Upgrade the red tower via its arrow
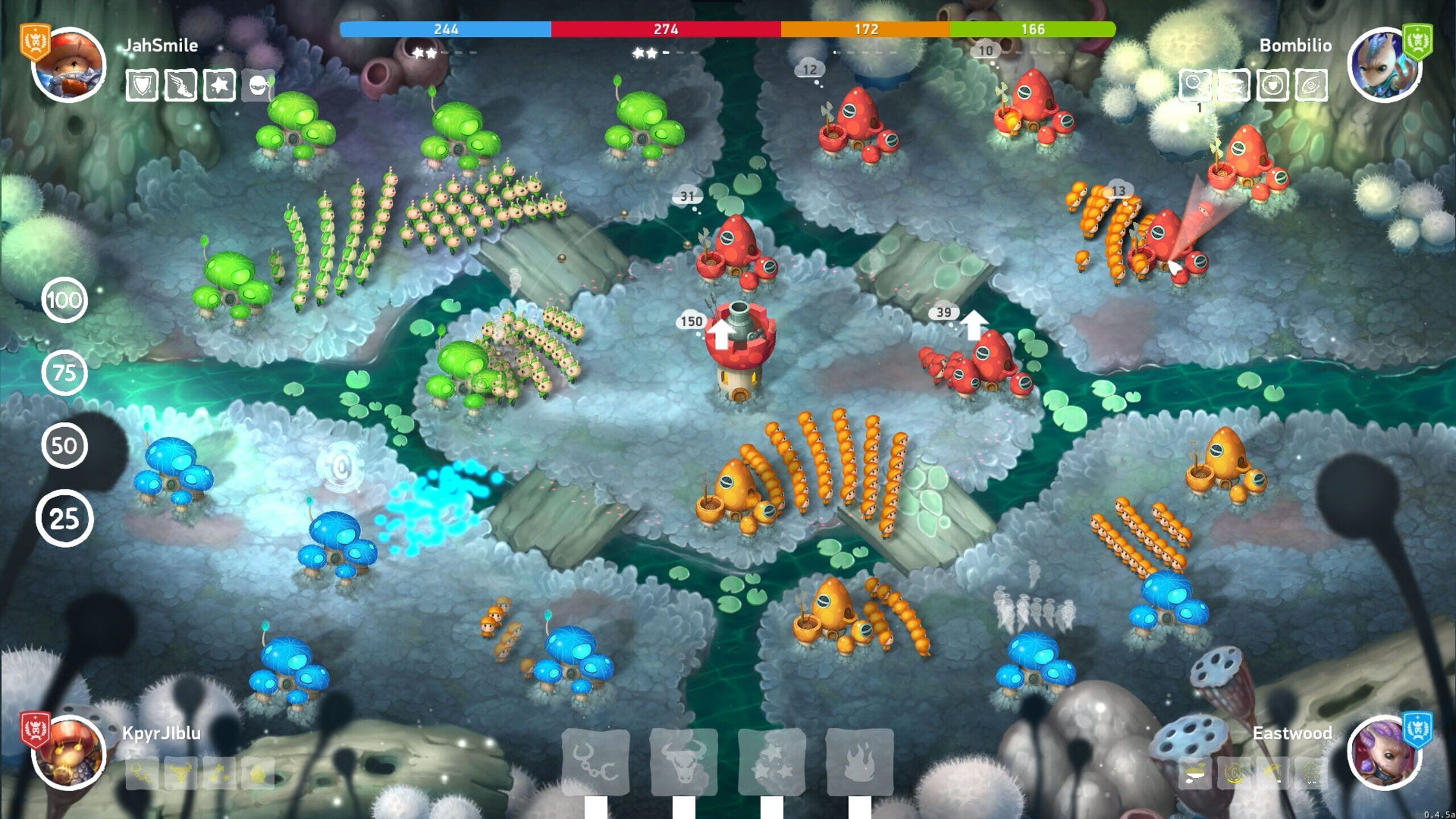Viewport: 1456px width, 819px height. [x=721, y=334]
